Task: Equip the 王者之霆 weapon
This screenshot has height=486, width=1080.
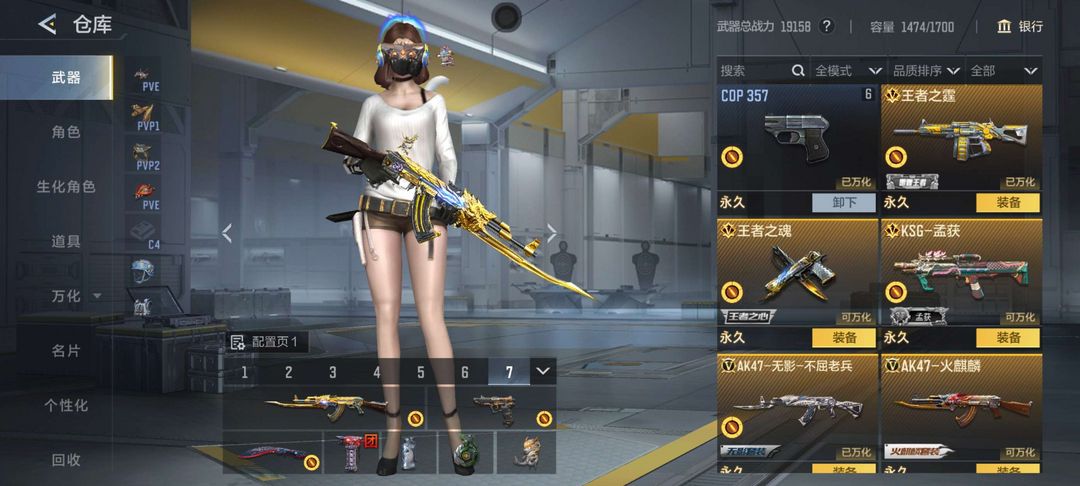Action: tap(1007, 202)
